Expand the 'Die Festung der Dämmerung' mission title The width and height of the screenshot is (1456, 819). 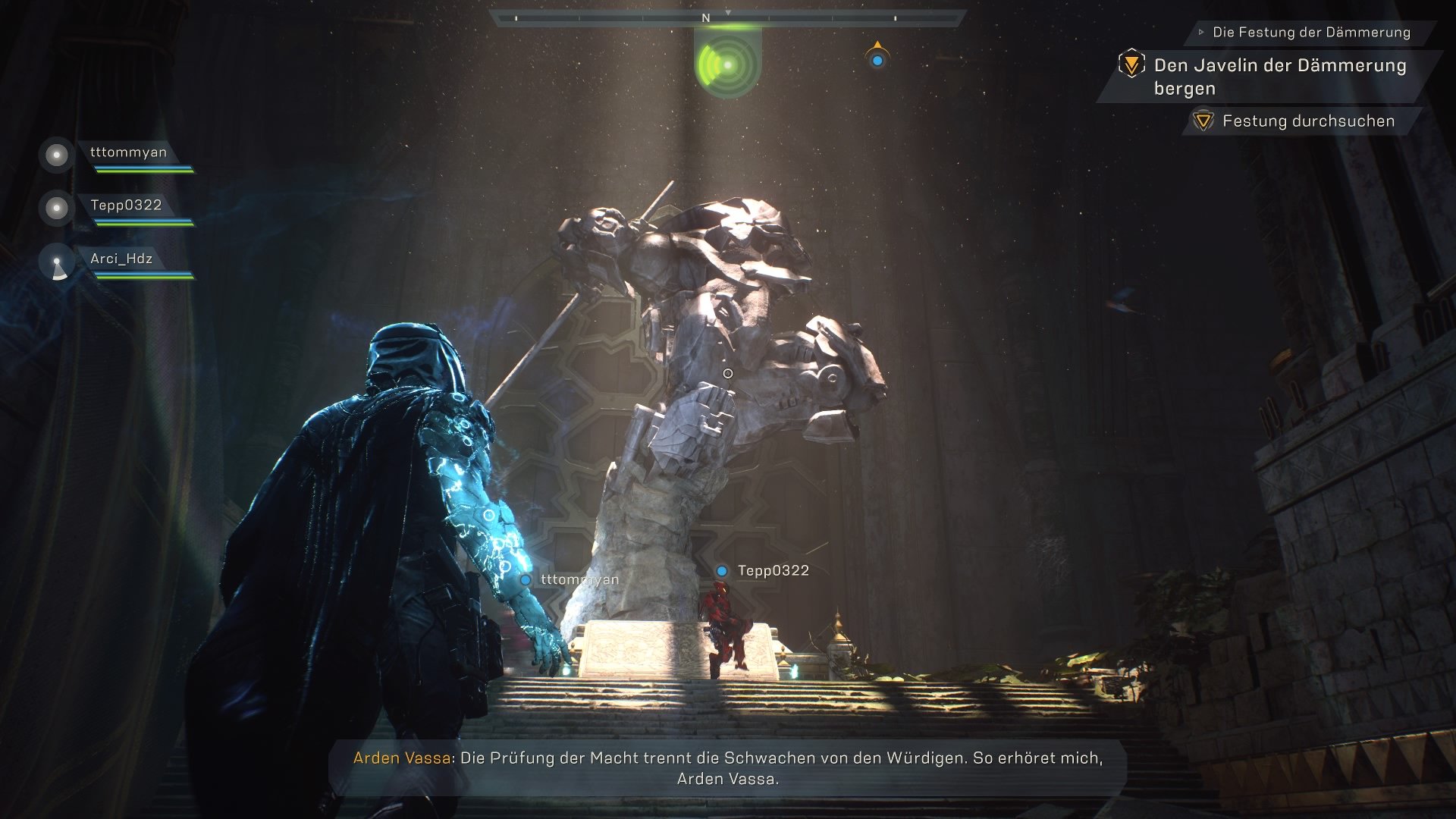pyautogui.click(x=1310, y=32)
